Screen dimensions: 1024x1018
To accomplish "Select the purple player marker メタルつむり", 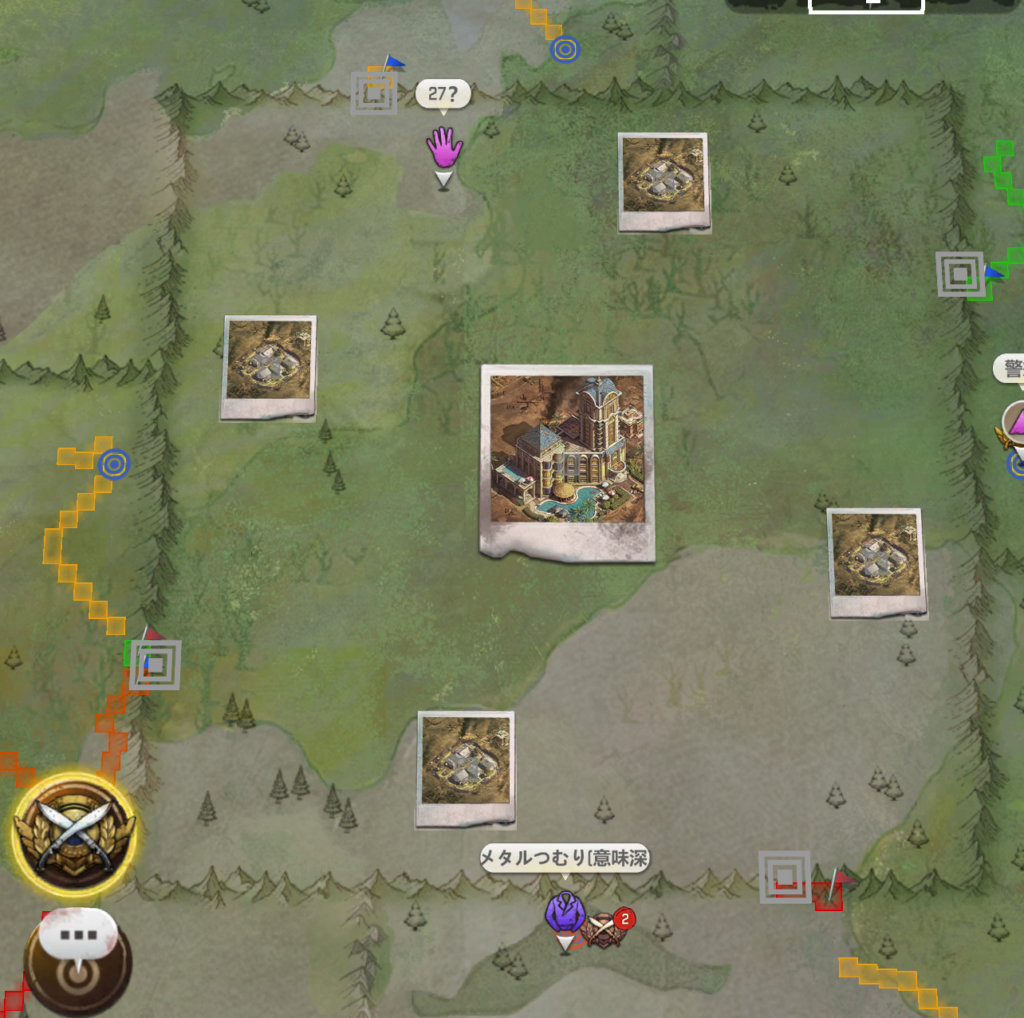I will [x=566, y=912].
